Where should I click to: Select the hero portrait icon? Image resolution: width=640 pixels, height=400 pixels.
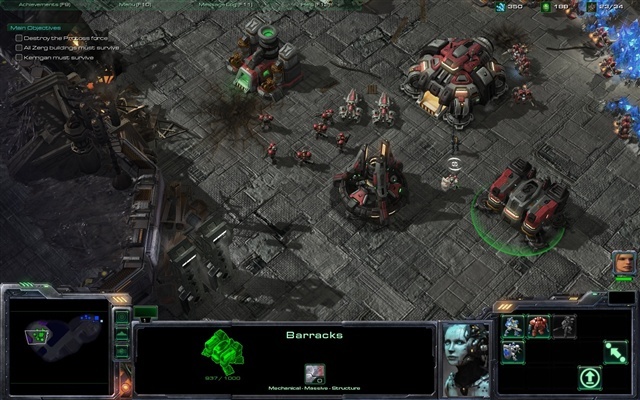pyautogui.click(x=622, y=263)
